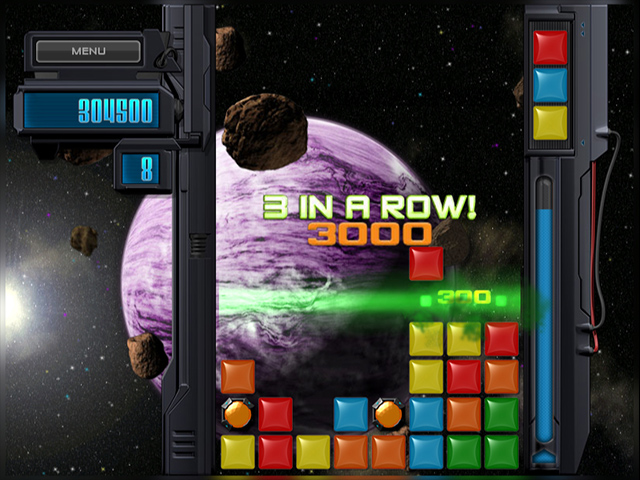Select the red block in the next-piece preview

[x=550, y=47]
